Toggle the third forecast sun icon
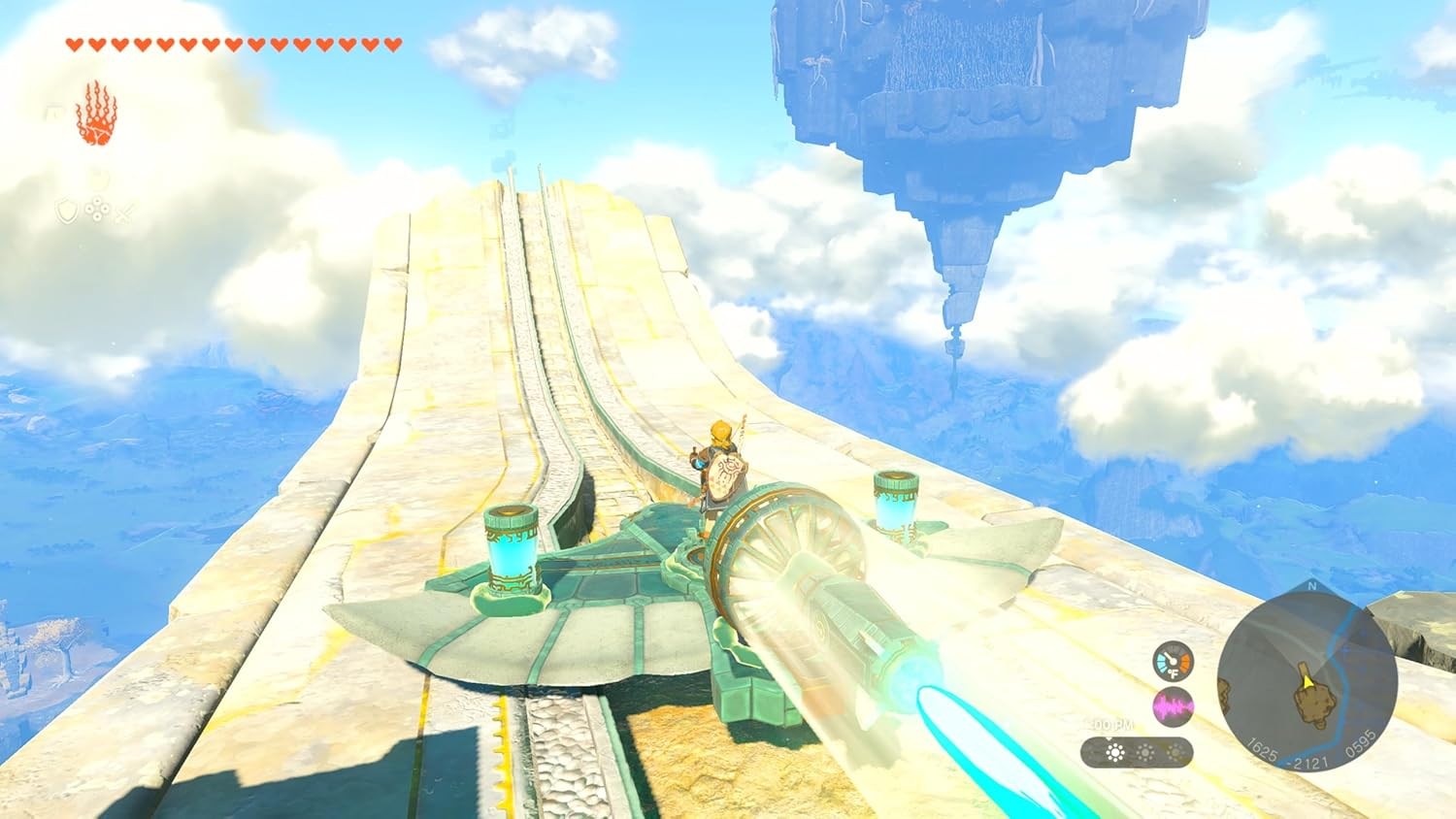Viewport: 1456px width, 819px height. 1175,751
